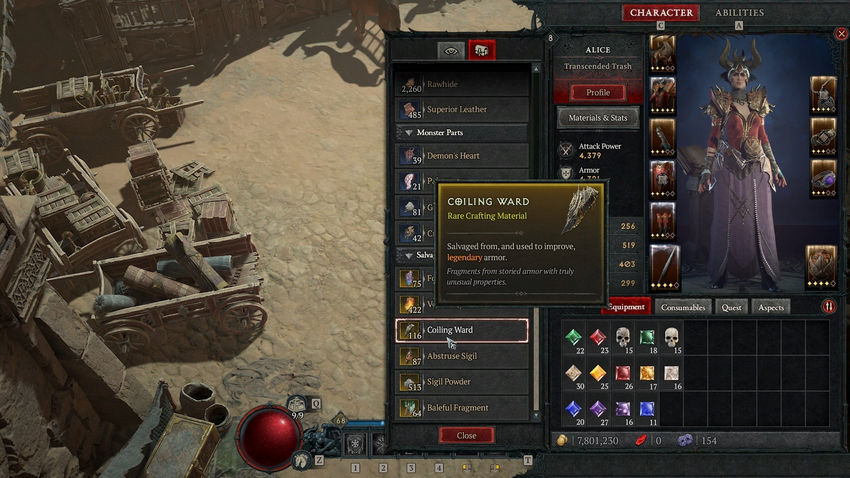Select the stack of 22 emeralds
Viewport: 850px width, 478px height.
(573, 338)
